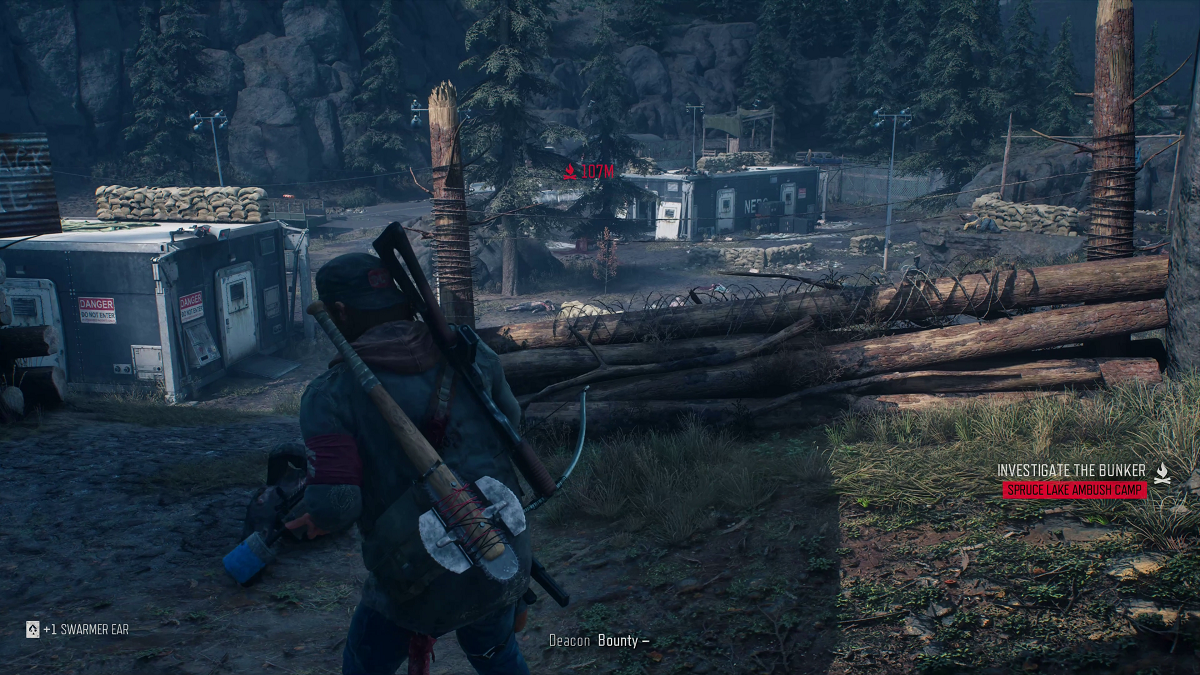Select the red 107M objective waypoint marker

(x=588, y=172)
